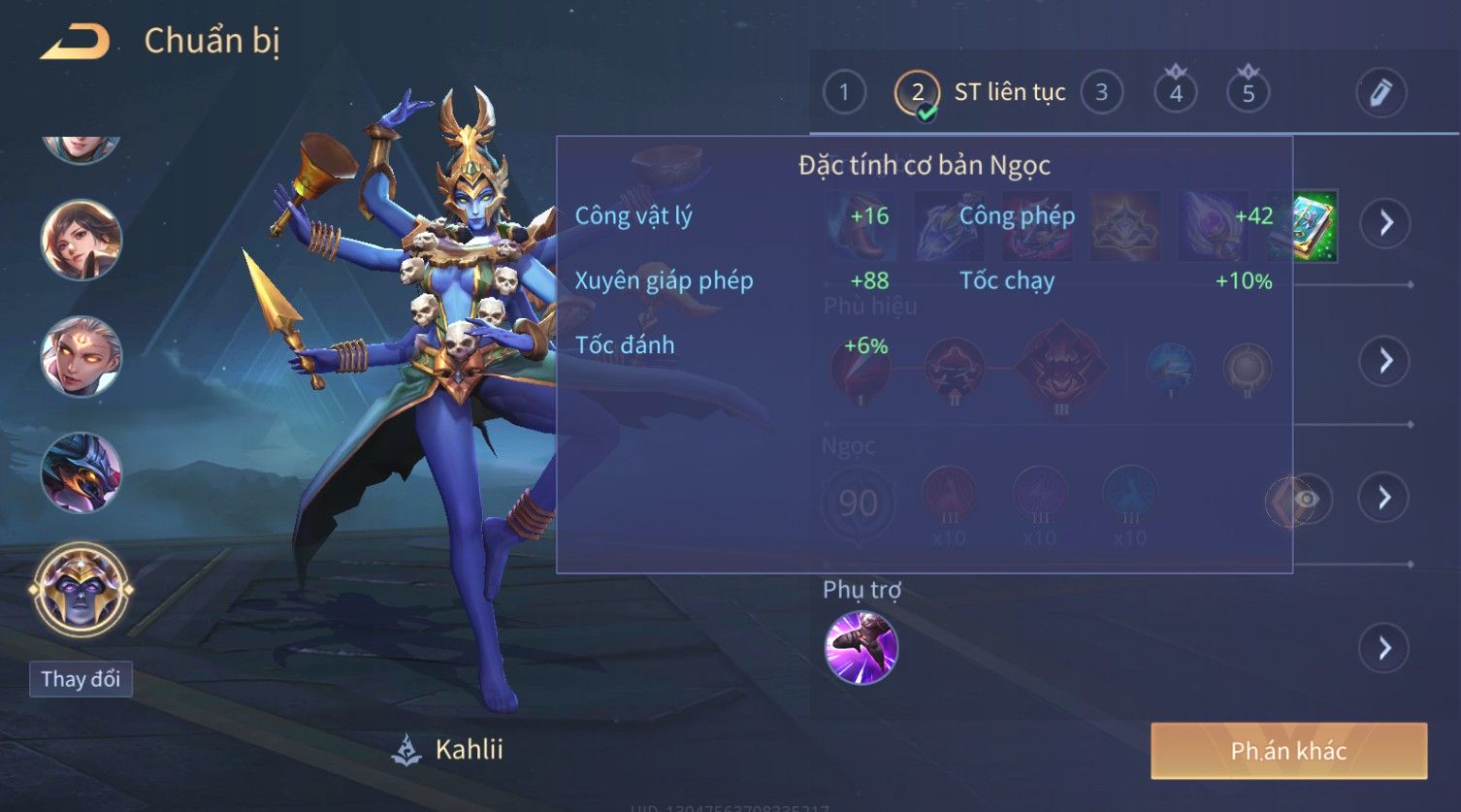Choose the brown-haired female hero portrait
1461x812 pixels.
[81, 239]
